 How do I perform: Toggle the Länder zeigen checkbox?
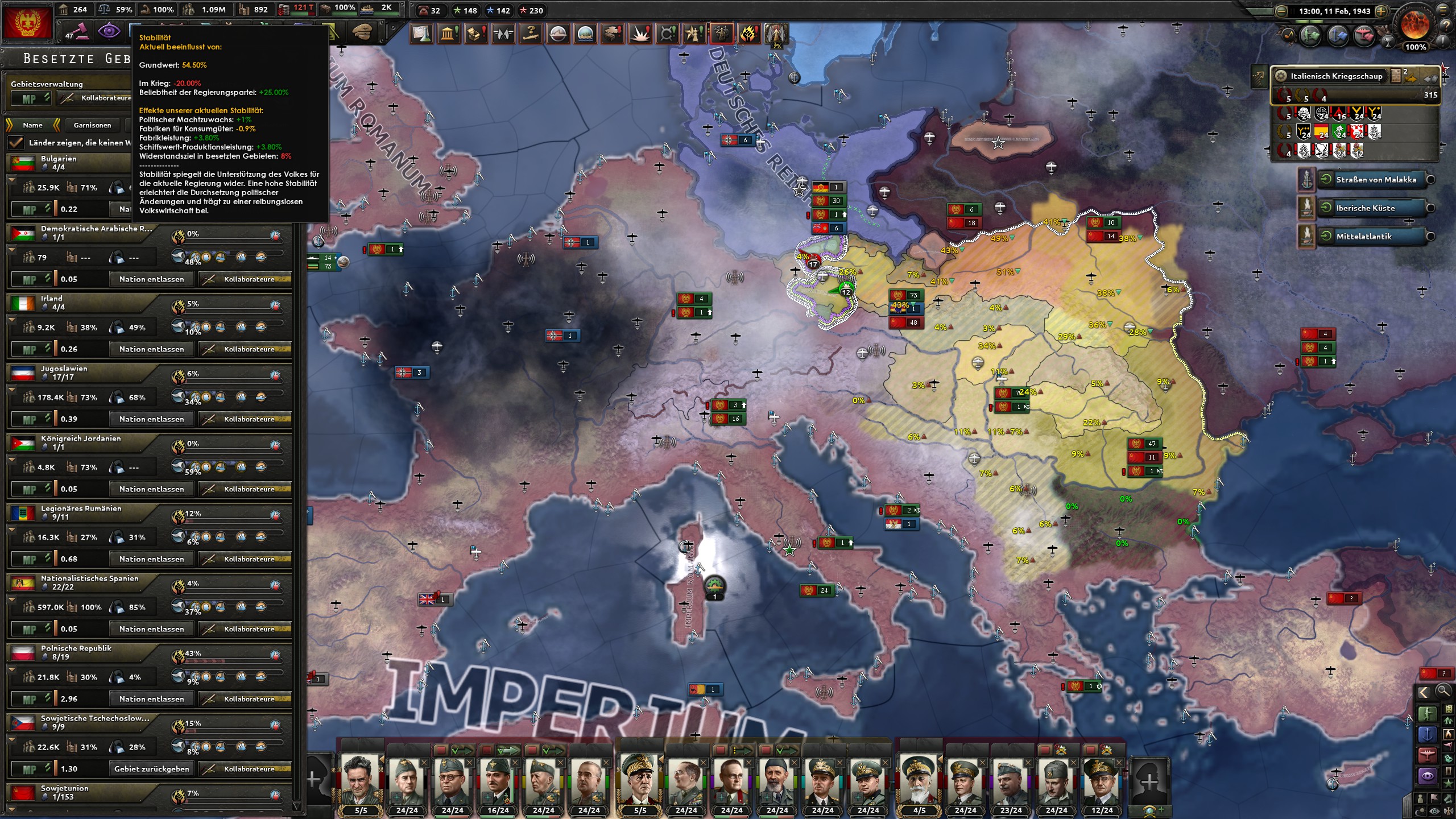point(16,143)
